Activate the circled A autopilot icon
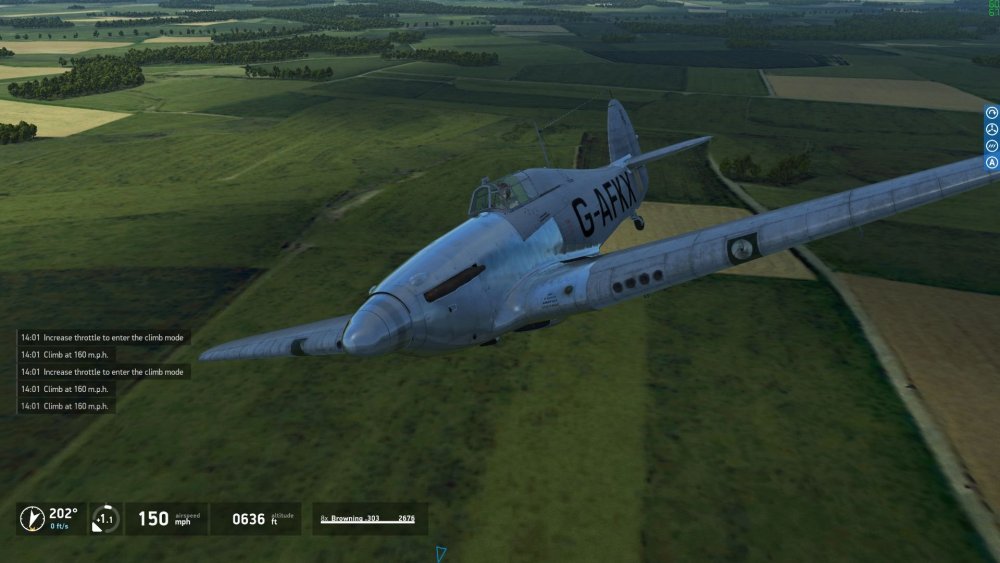 click(992, 162)
